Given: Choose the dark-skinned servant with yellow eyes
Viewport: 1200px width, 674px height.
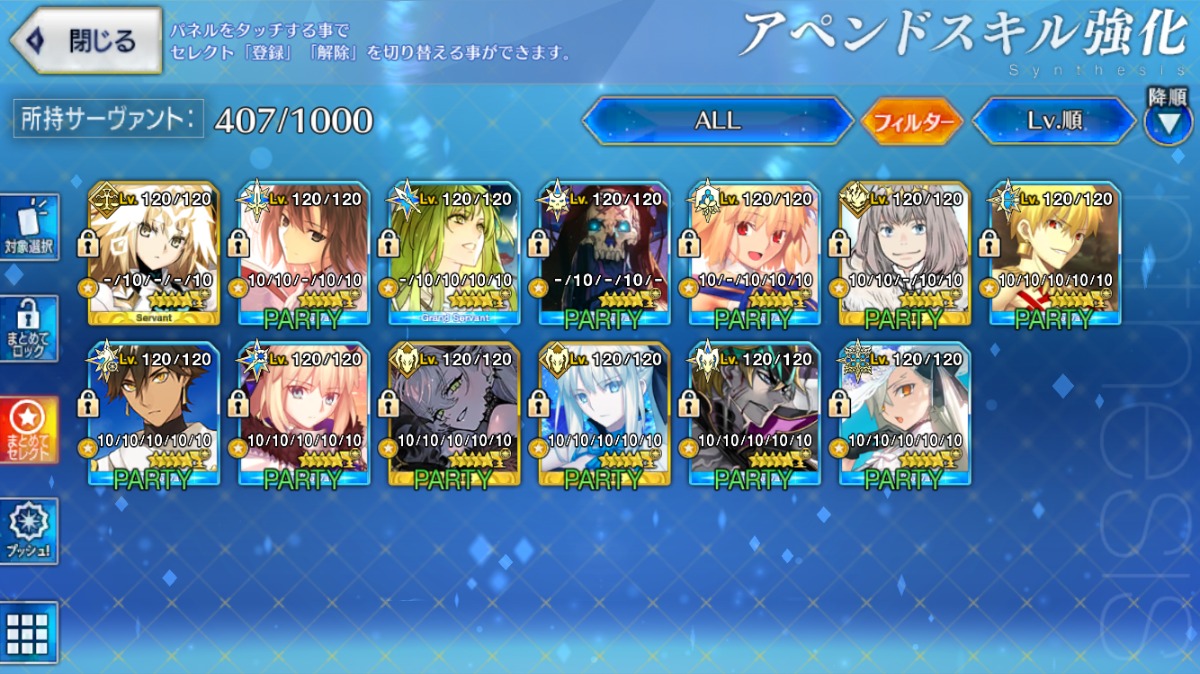Looking at the screenshot, I should (153, 413).
